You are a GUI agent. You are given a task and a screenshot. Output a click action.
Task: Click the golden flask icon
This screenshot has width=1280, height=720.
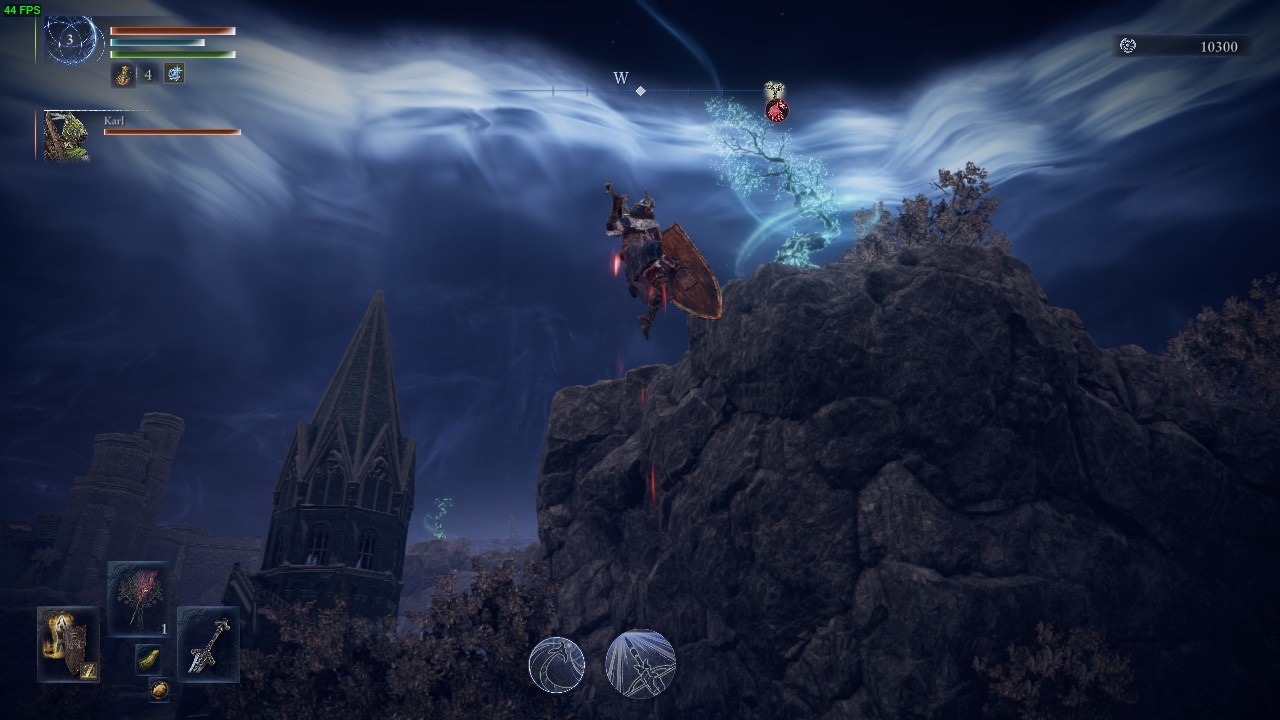point(123,74)
